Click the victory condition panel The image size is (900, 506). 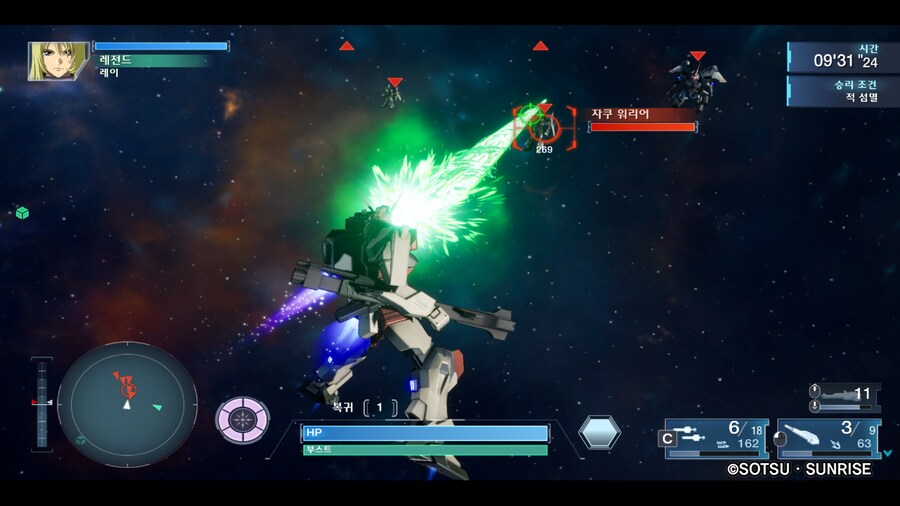click(843, 91)
